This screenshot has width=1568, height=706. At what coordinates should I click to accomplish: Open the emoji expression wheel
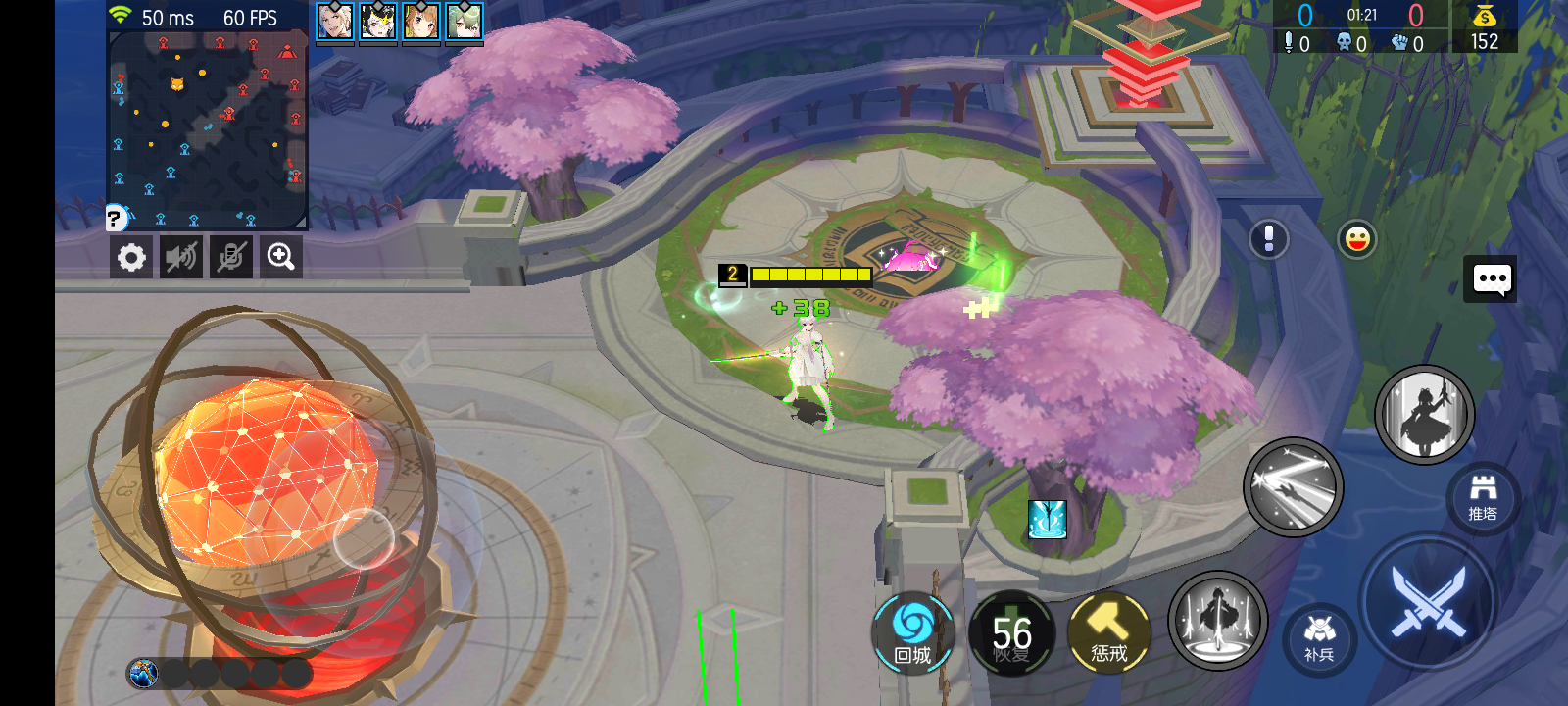click(1357, 238)
